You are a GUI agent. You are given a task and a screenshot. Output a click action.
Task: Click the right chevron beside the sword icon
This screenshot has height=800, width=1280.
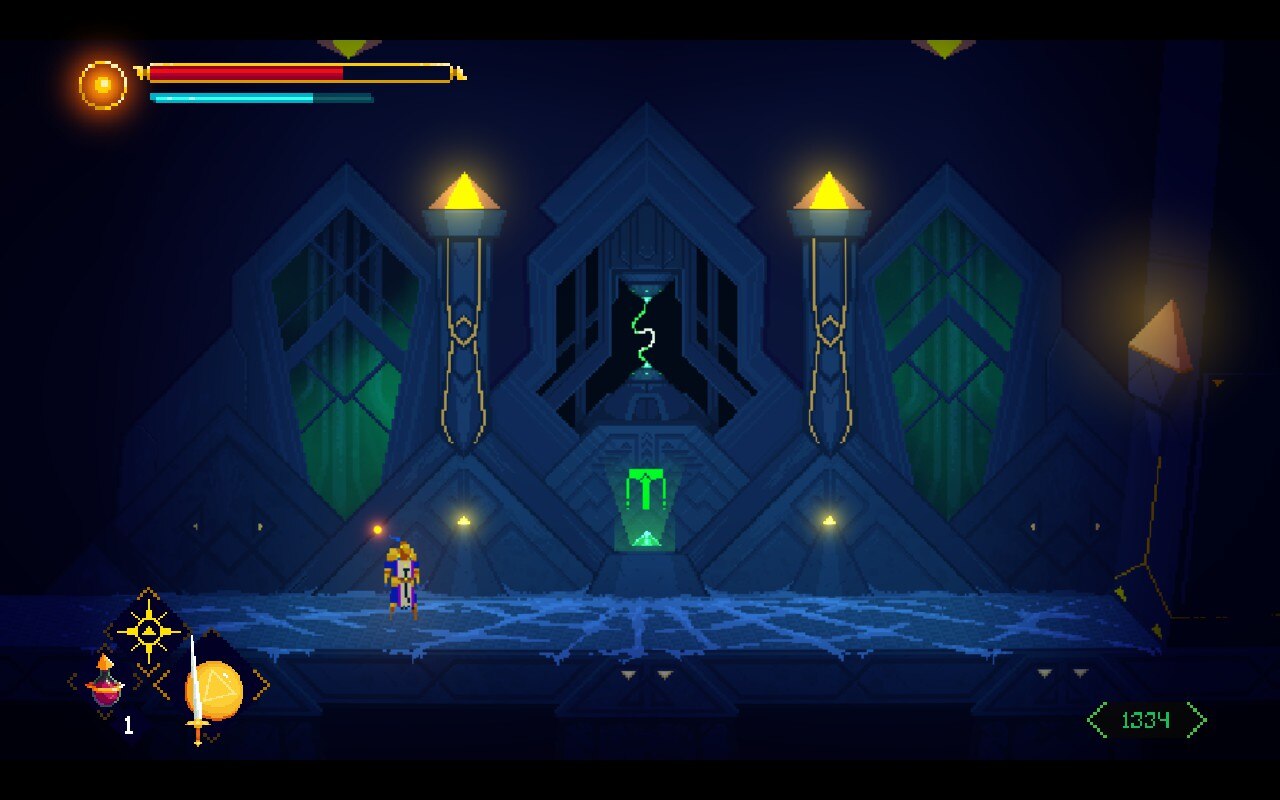pyautogui.click(x=262, y=686)
